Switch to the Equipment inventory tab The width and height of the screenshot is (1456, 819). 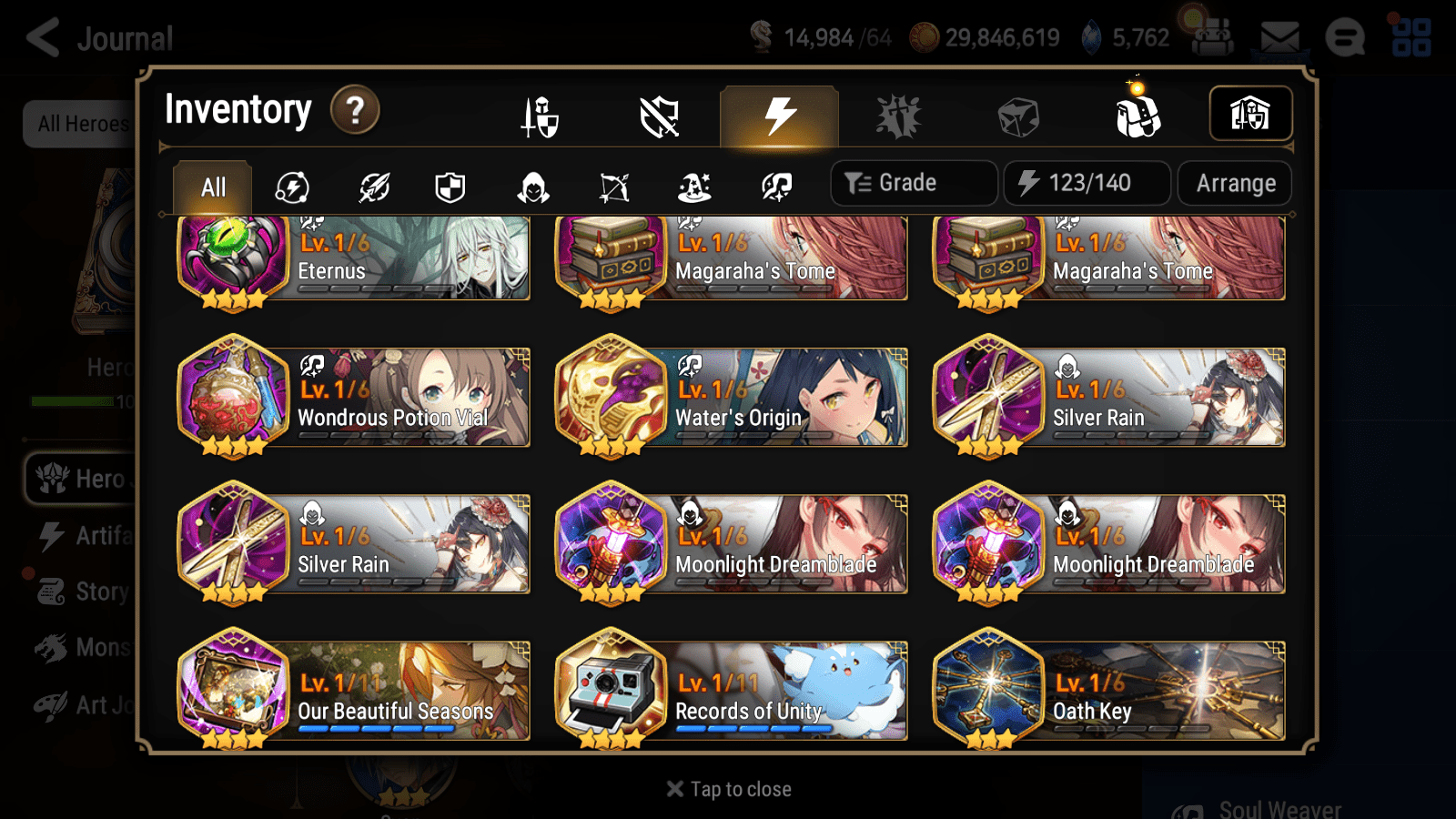[541, 116]
